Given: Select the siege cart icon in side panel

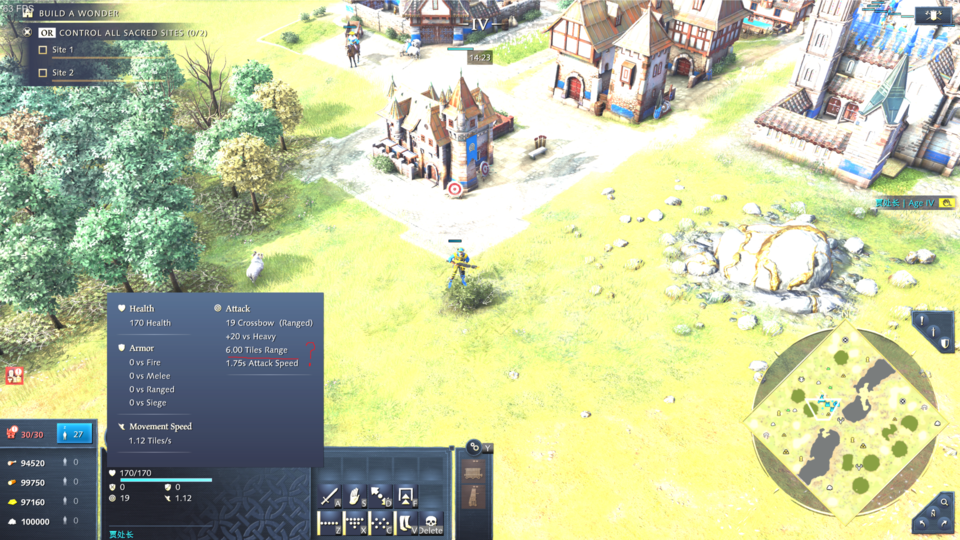Looking at the screenshot, I should (475, 471).
